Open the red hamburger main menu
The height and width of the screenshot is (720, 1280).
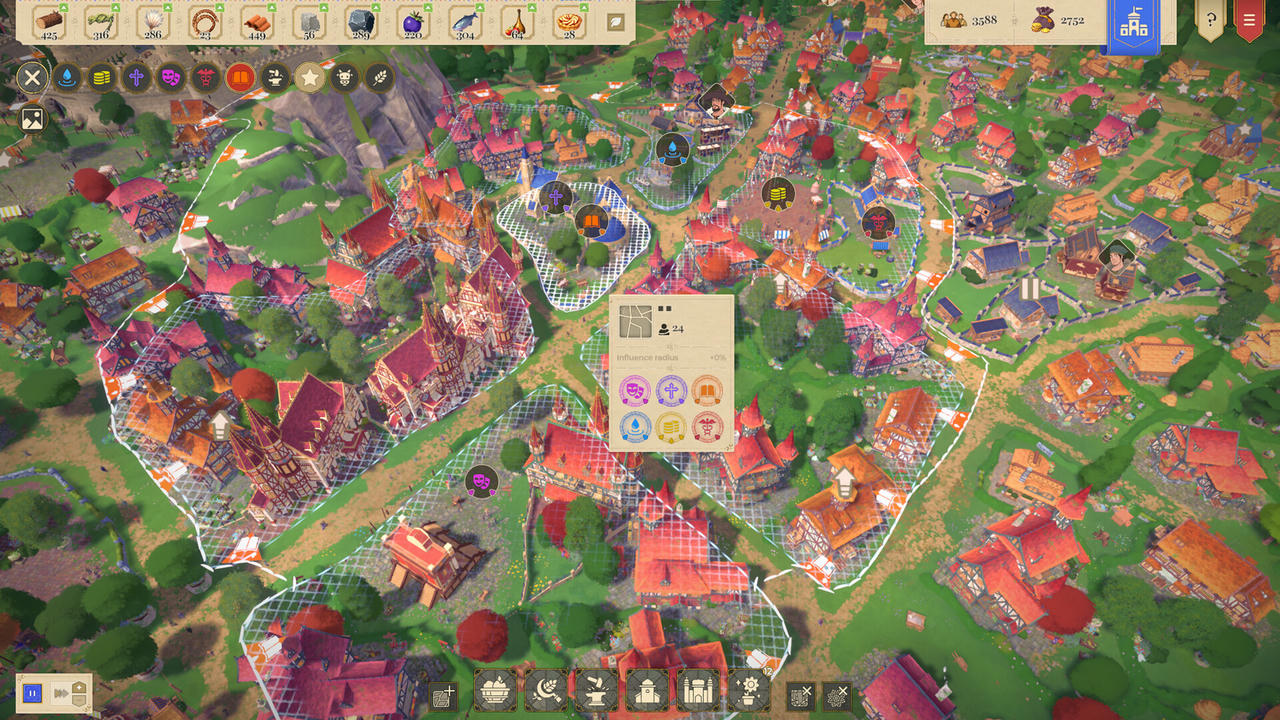click(x=1249, y=19)
